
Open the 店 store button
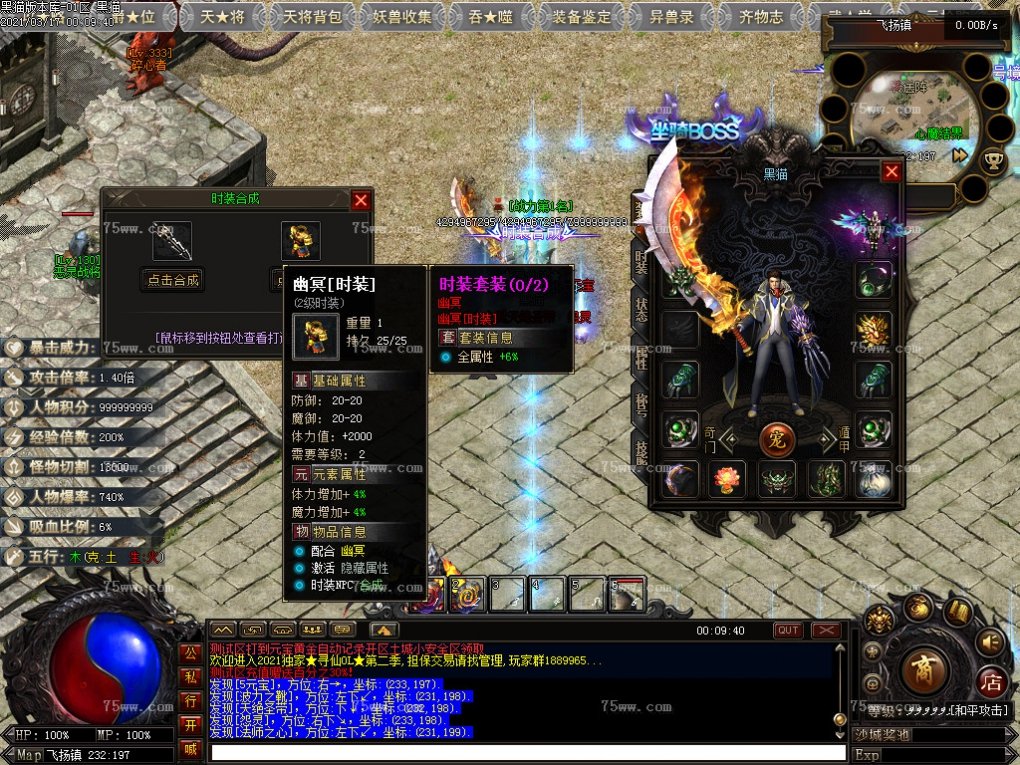990,682
